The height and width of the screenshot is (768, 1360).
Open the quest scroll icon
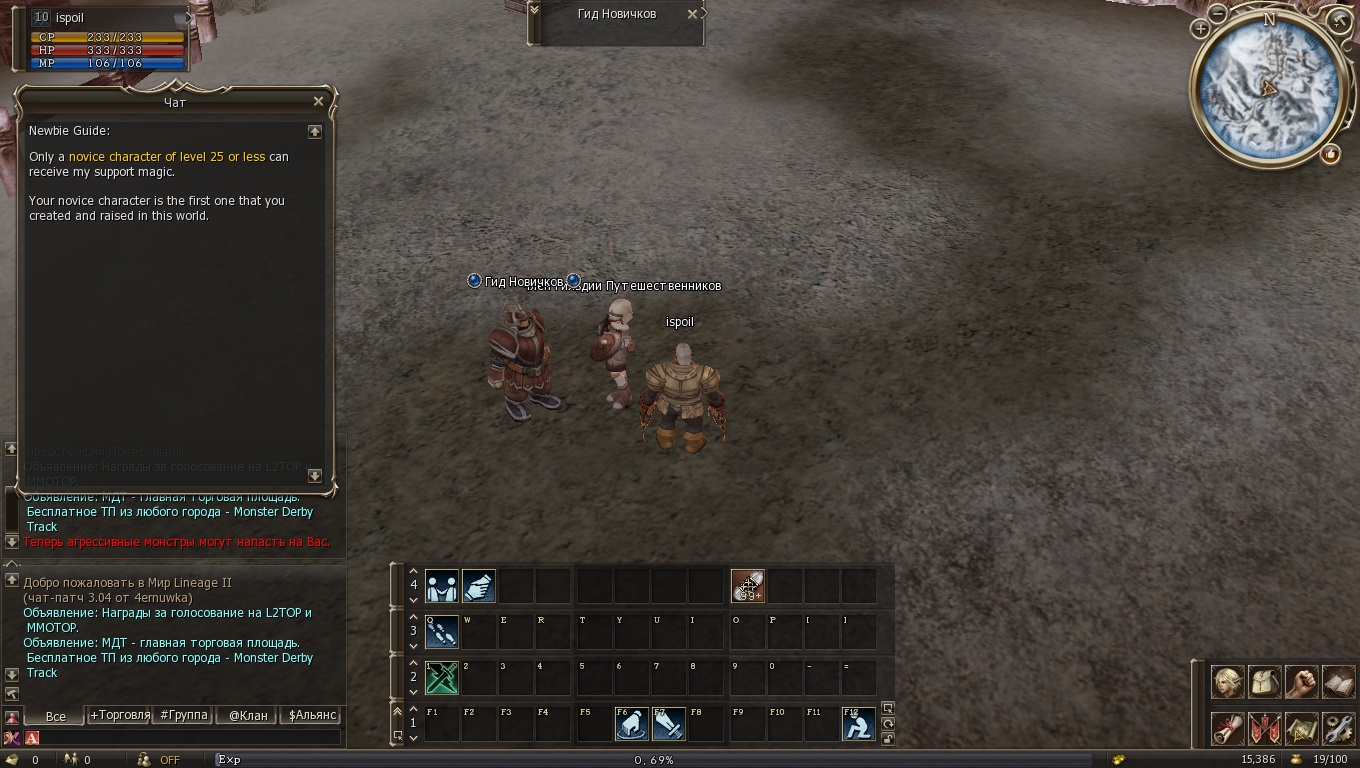pos(1228,728)
